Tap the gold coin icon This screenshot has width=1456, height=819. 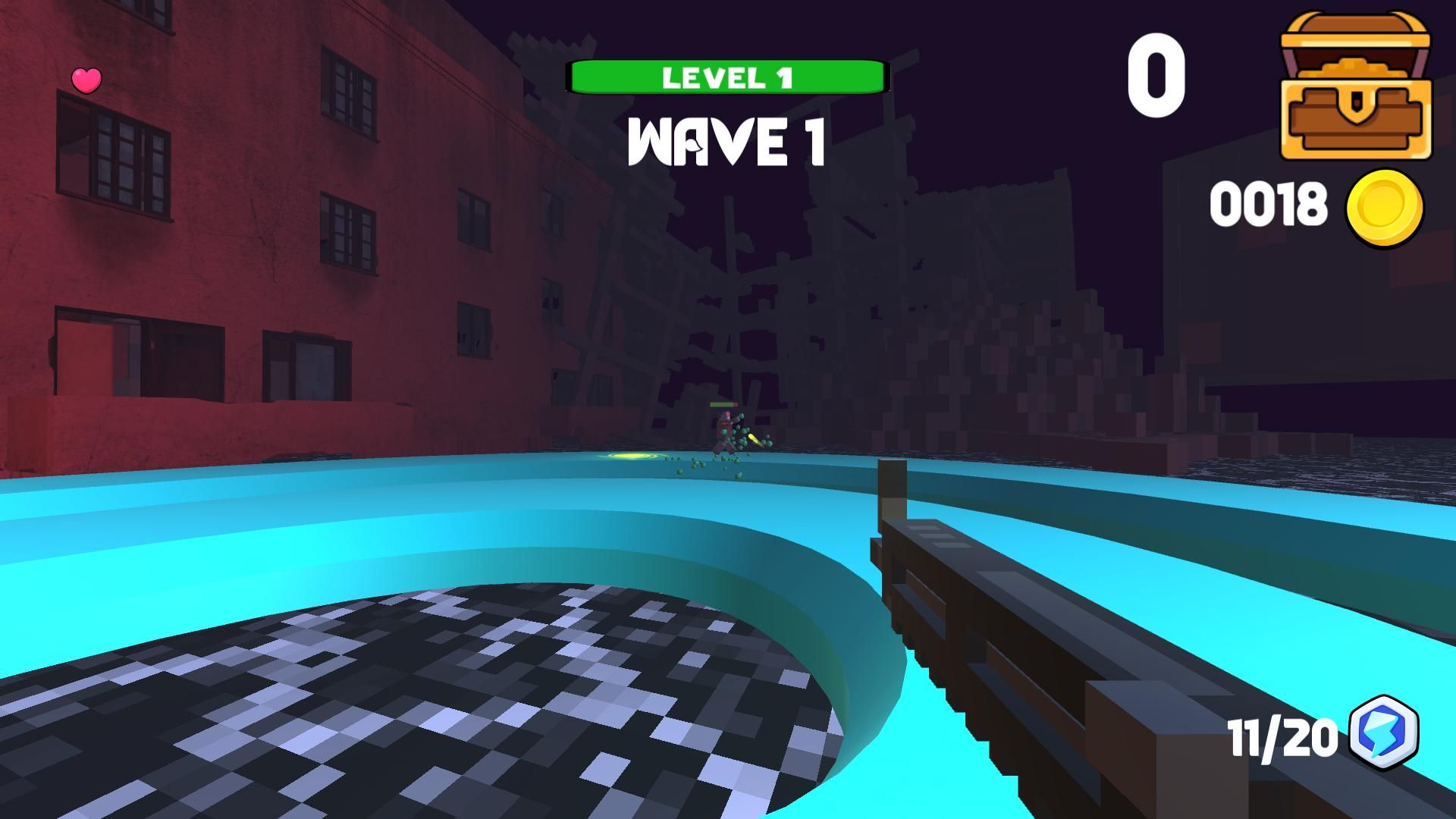1385,207
